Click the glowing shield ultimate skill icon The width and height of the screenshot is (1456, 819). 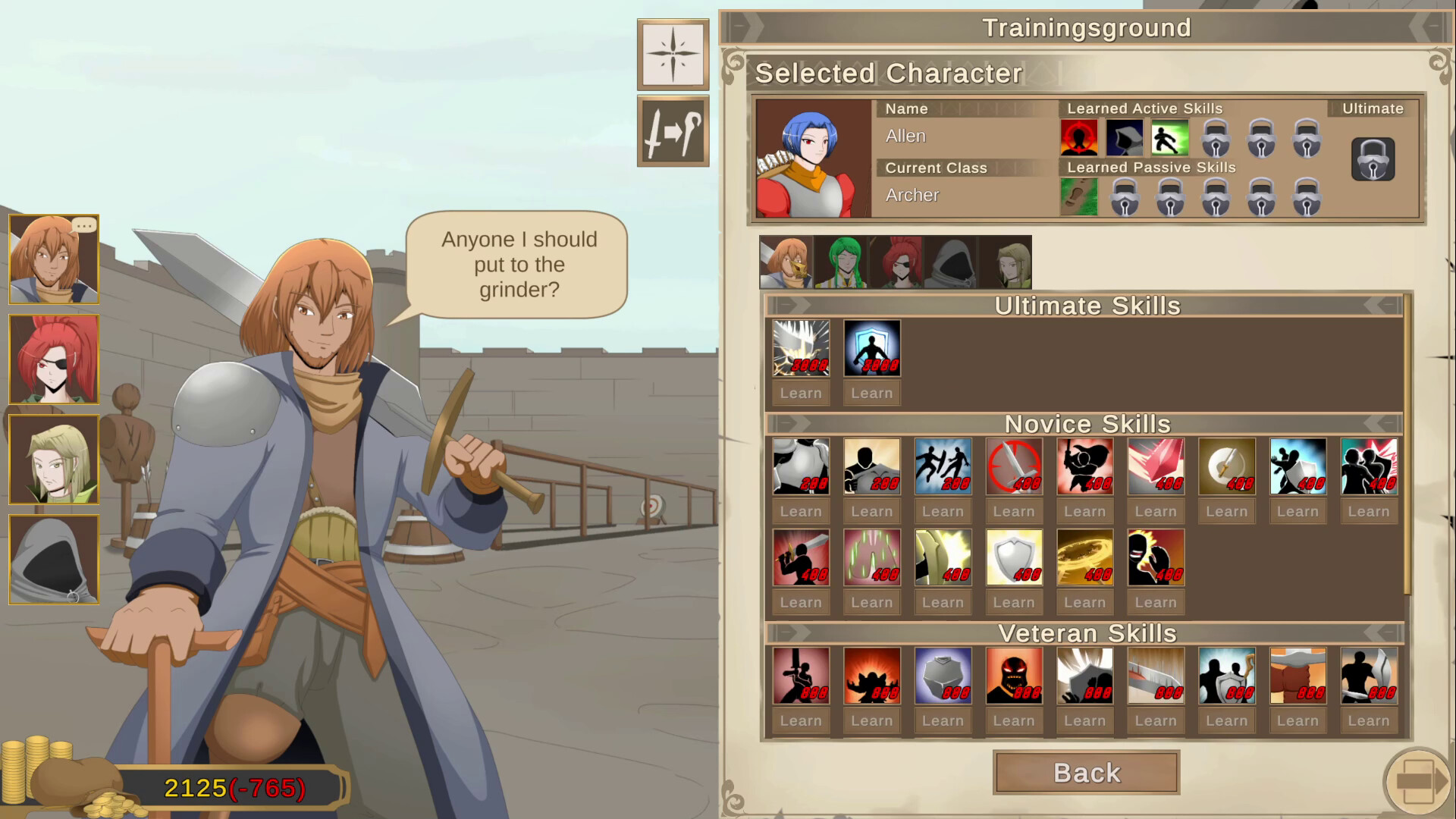point(871,347)
